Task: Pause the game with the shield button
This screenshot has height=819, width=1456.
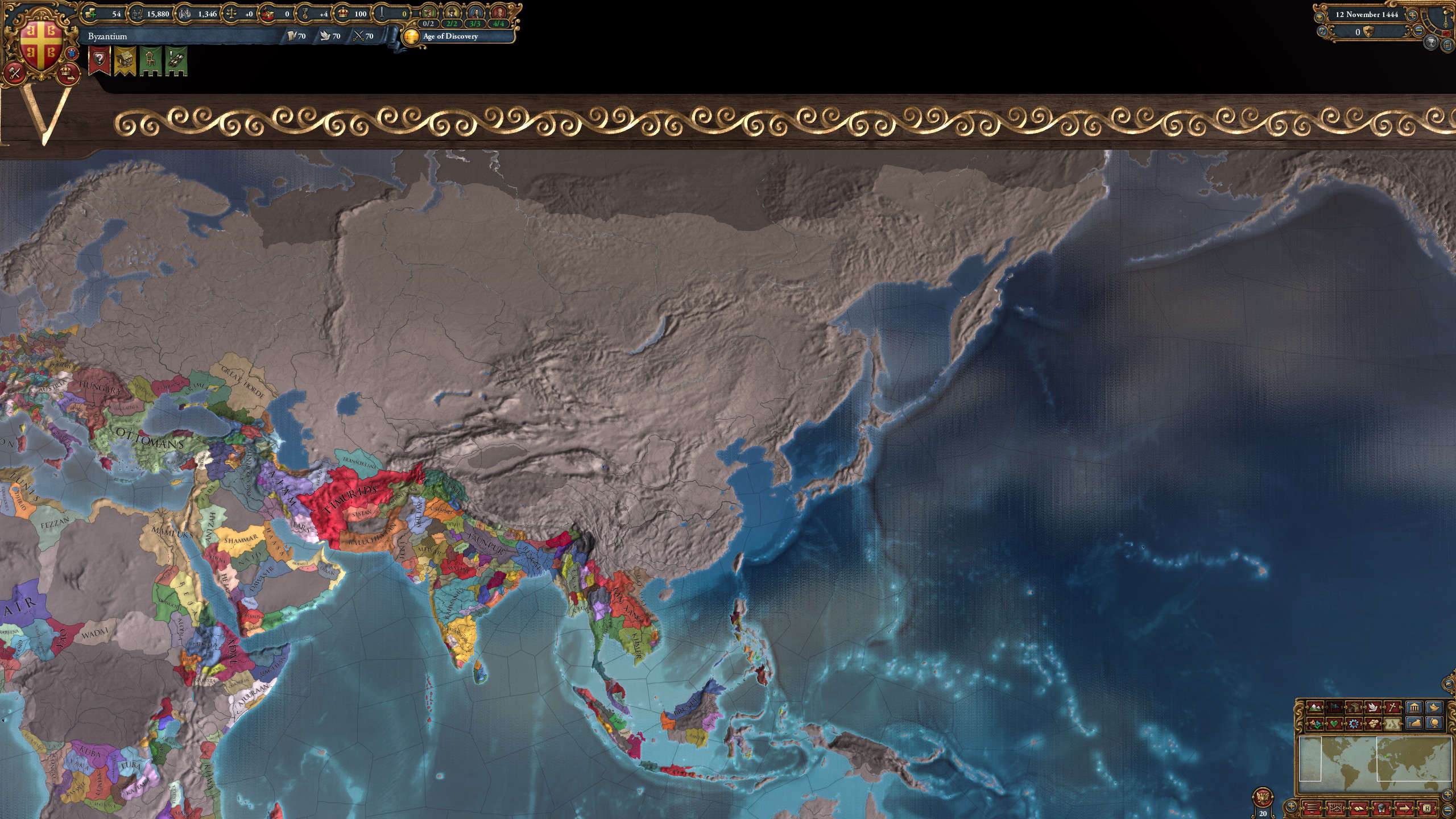Action: (x=1368, y=32)
